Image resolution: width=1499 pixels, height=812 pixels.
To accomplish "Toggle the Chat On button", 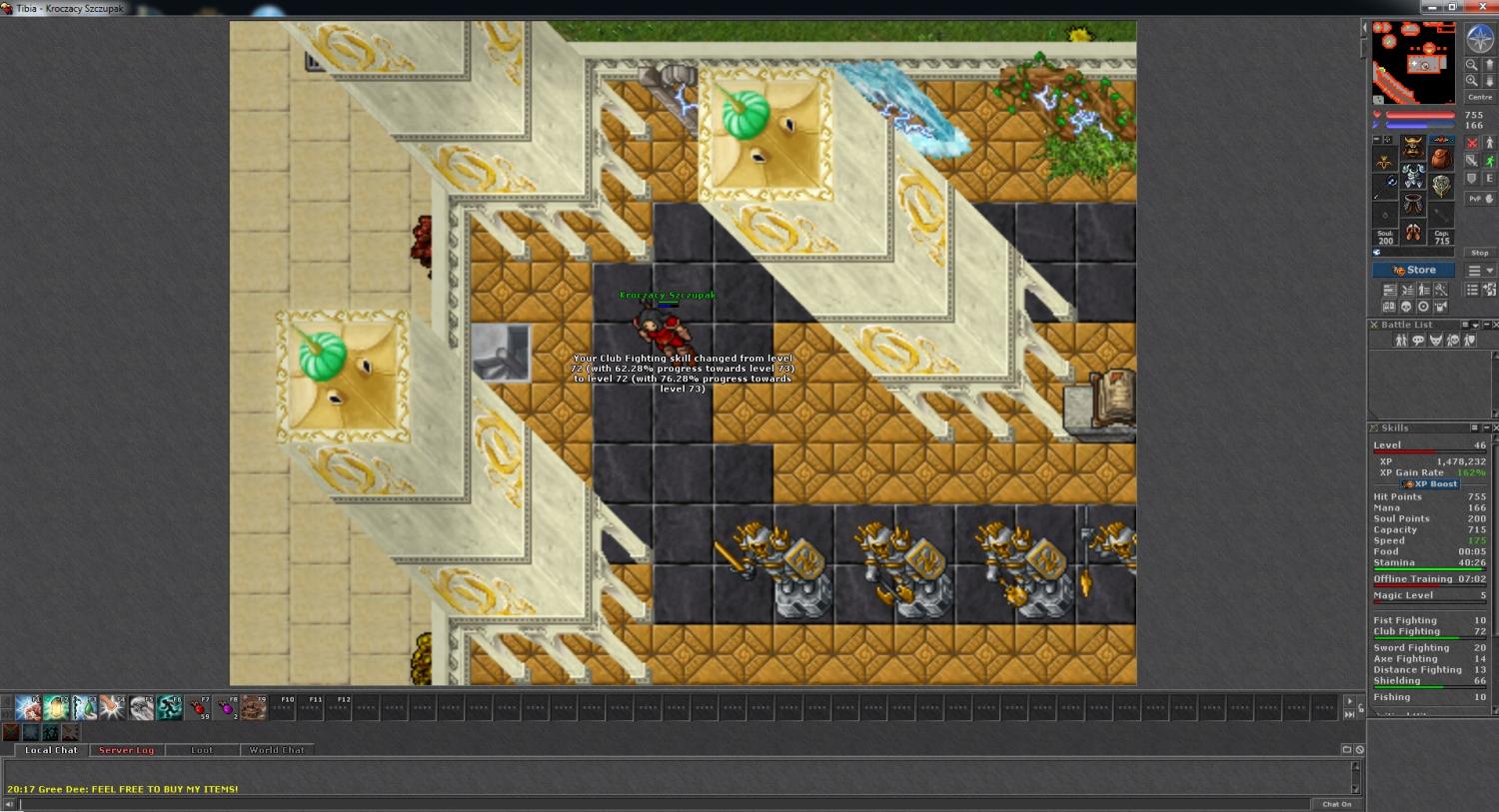I will pos(1337,804).
